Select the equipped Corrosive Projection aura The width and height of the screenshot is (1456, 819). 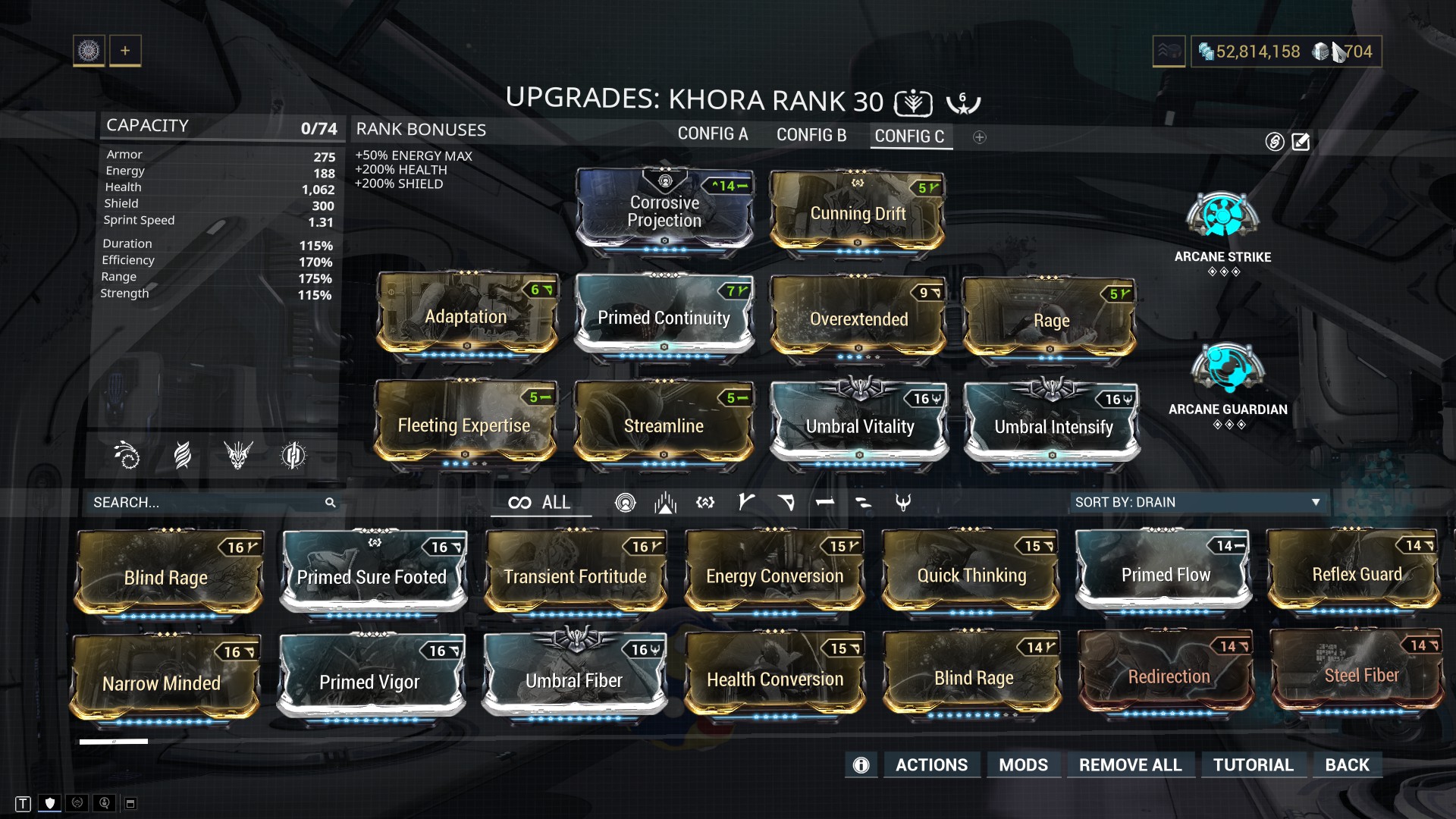tap(664, 211)
